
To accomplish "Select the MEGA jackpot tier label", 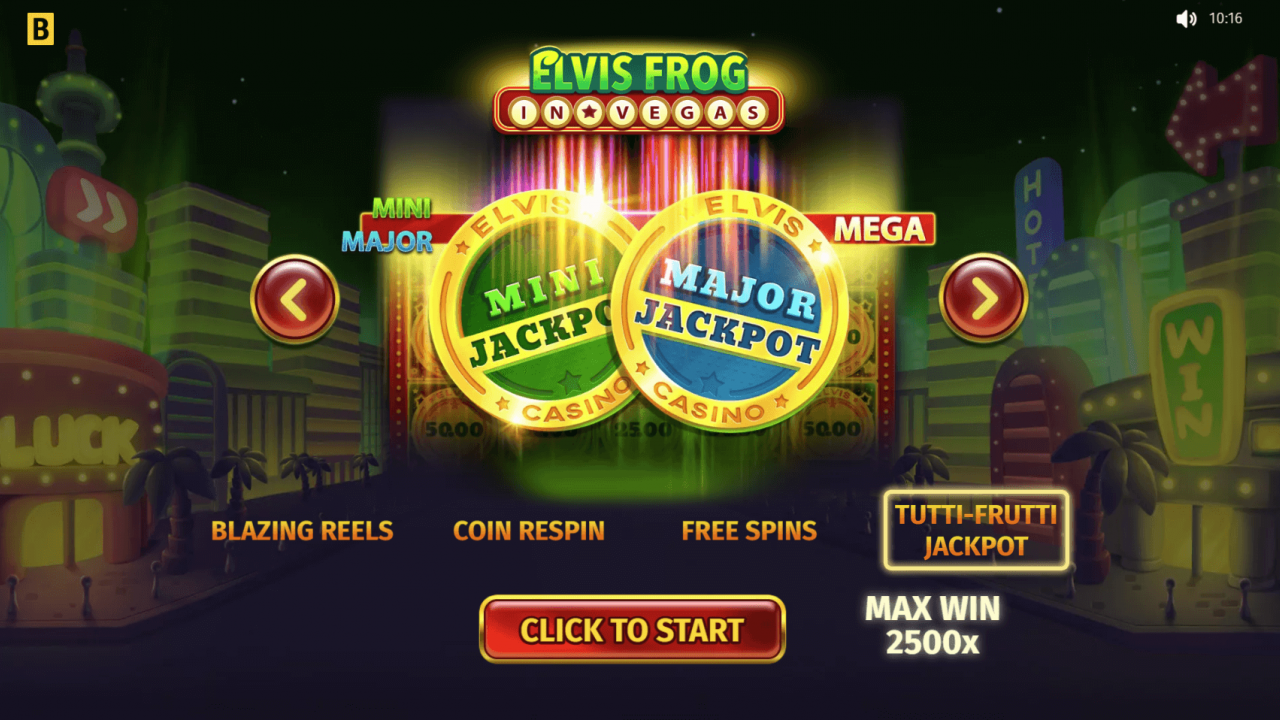I will [877, 229].
